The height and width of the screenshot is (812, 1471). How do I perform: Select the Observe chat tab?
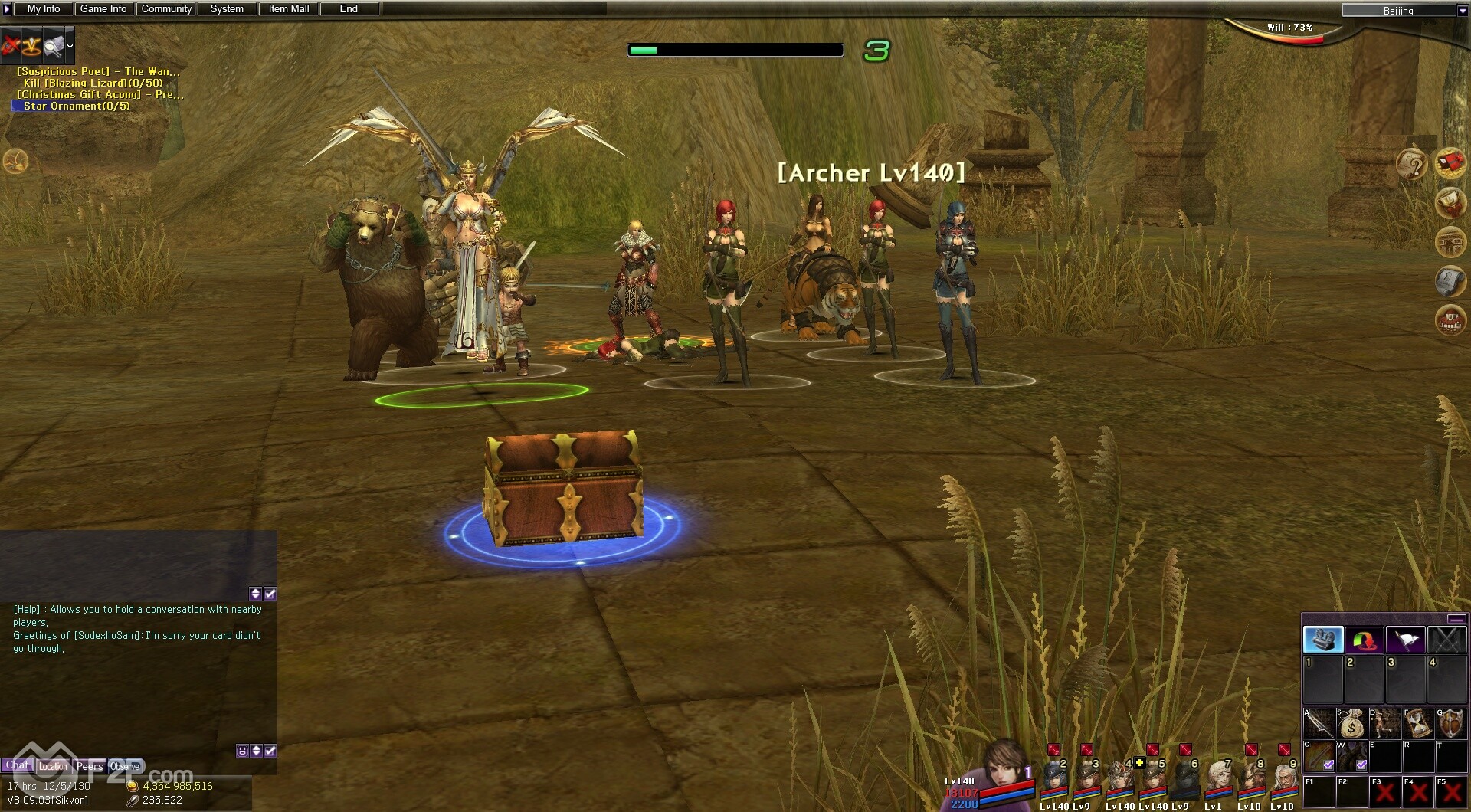125,766
